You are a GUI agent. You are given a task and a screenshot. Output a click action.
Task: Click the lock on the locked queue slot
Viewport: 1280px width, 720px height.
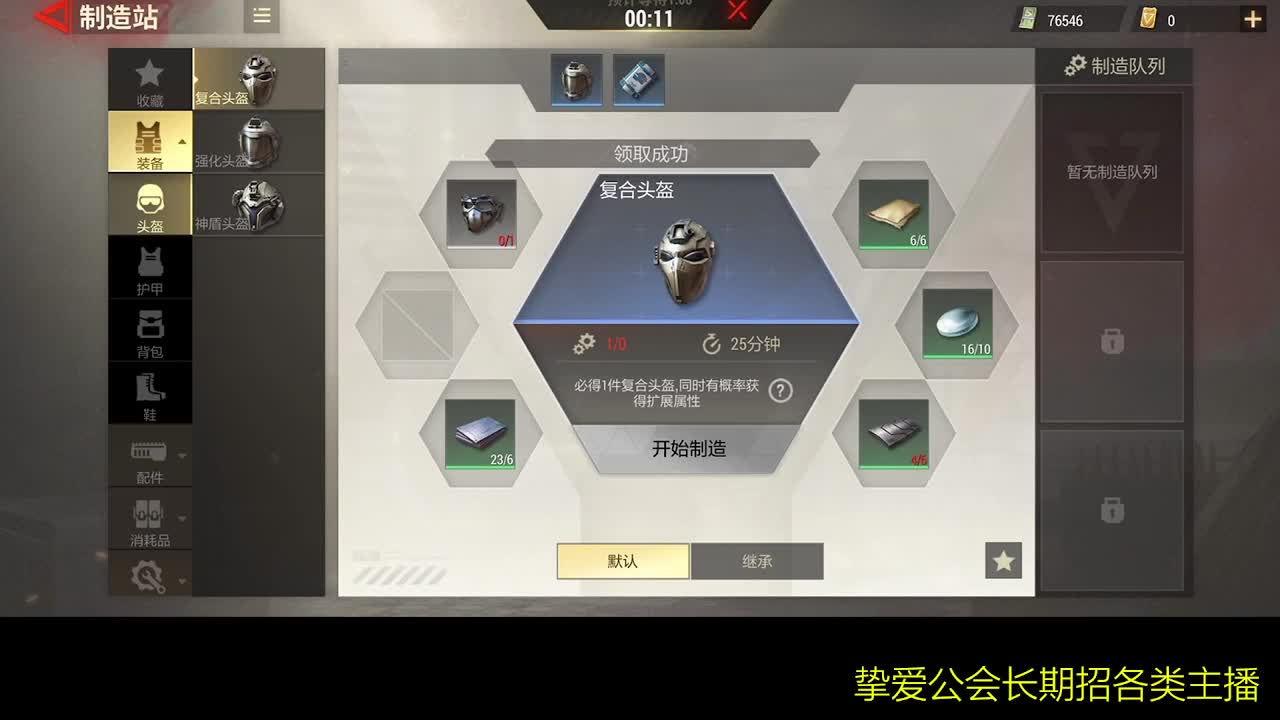point(1111,343)
